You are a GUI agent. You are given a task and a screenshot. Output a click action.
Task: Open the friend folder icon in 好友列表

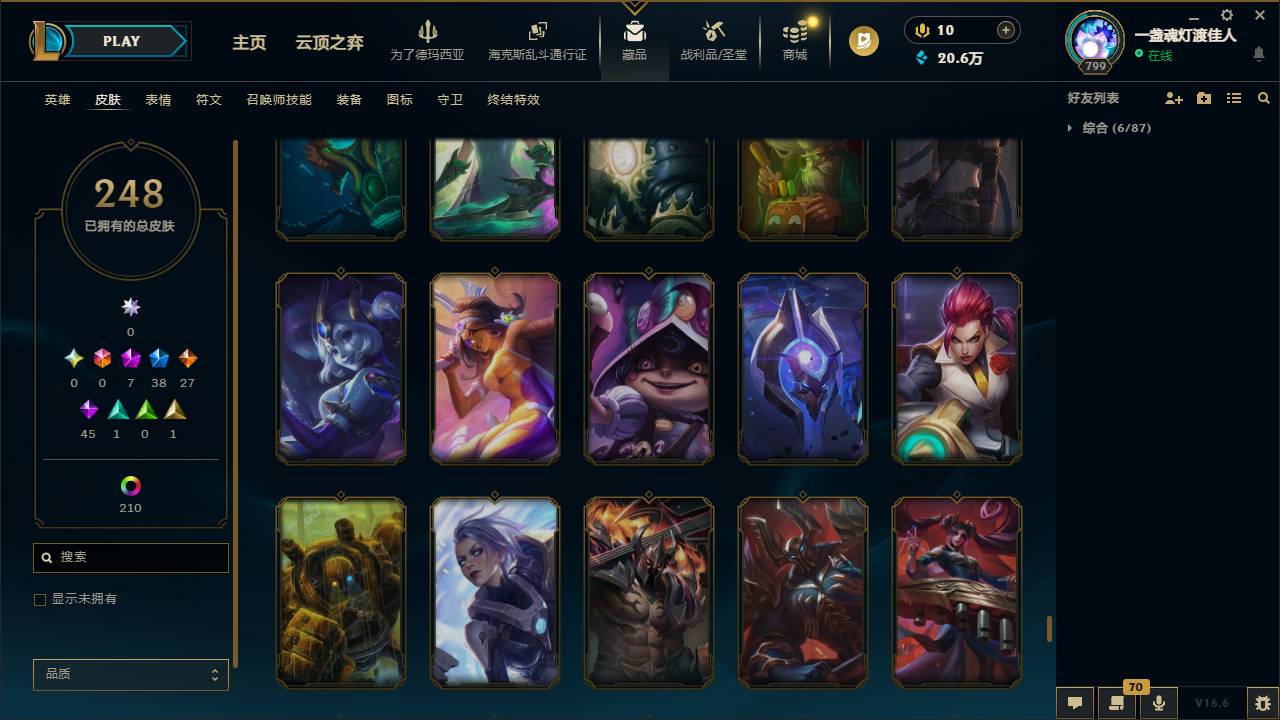1203,98
